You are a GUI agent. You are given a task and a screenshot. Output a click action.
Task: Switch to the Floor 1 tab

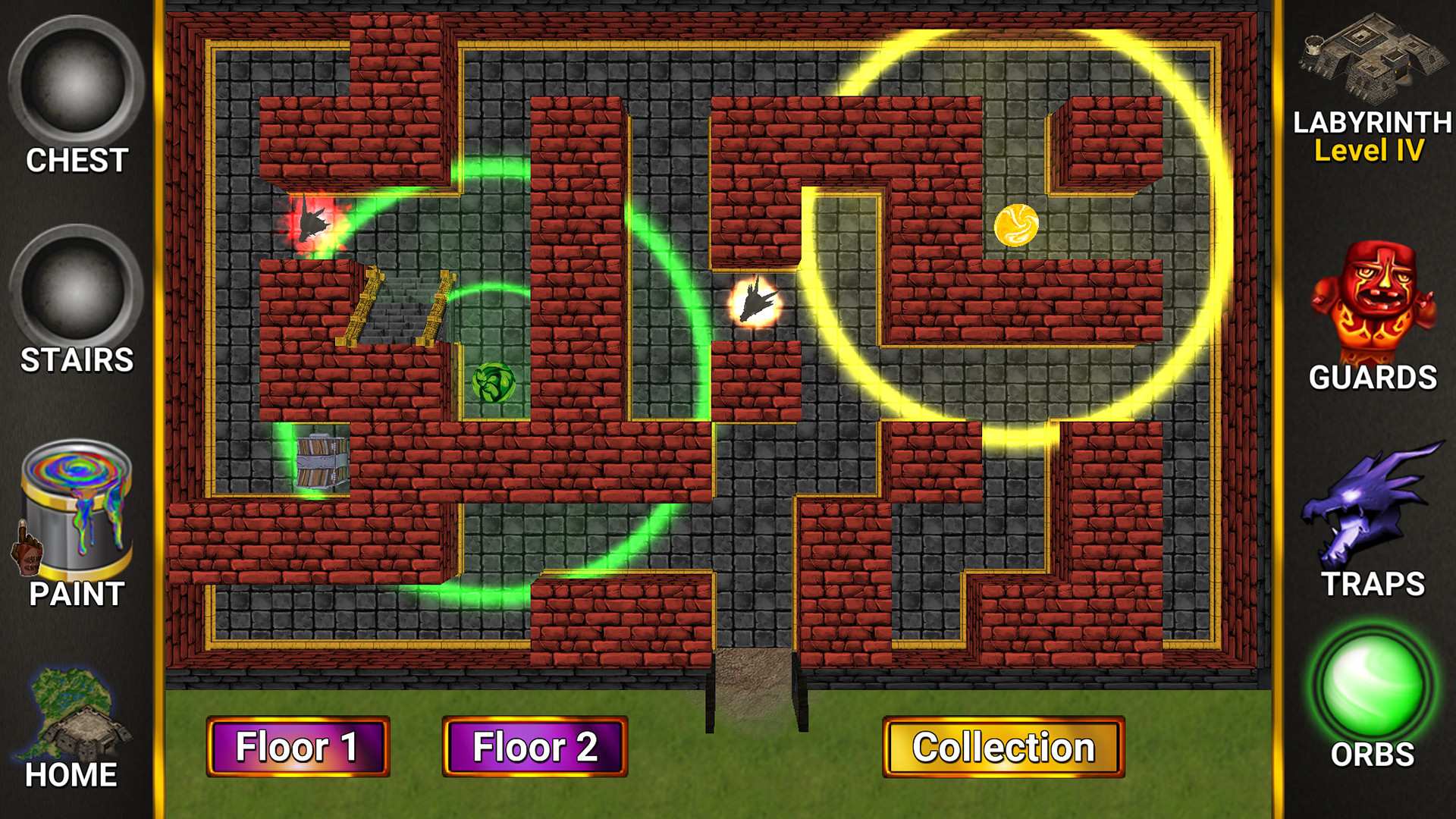pos(297,748)
